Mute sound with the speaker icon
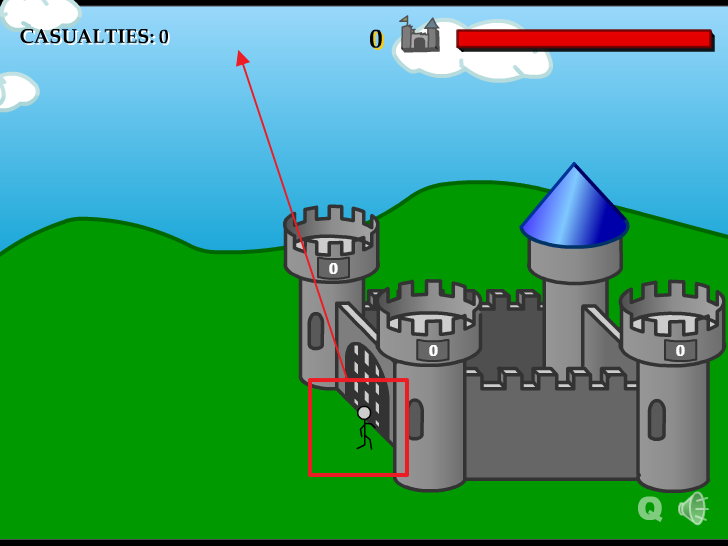Image resolution: width=728 pixels, height=546 pixels. pos(692,508)
